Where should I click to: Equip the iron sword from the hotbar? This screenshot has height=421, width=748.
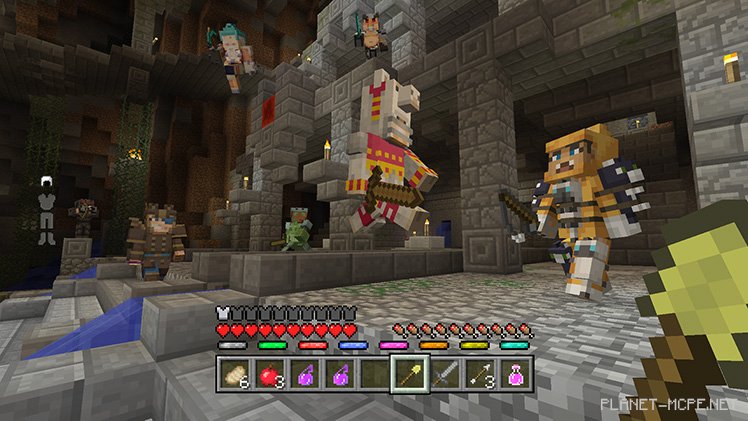point(445,375)
